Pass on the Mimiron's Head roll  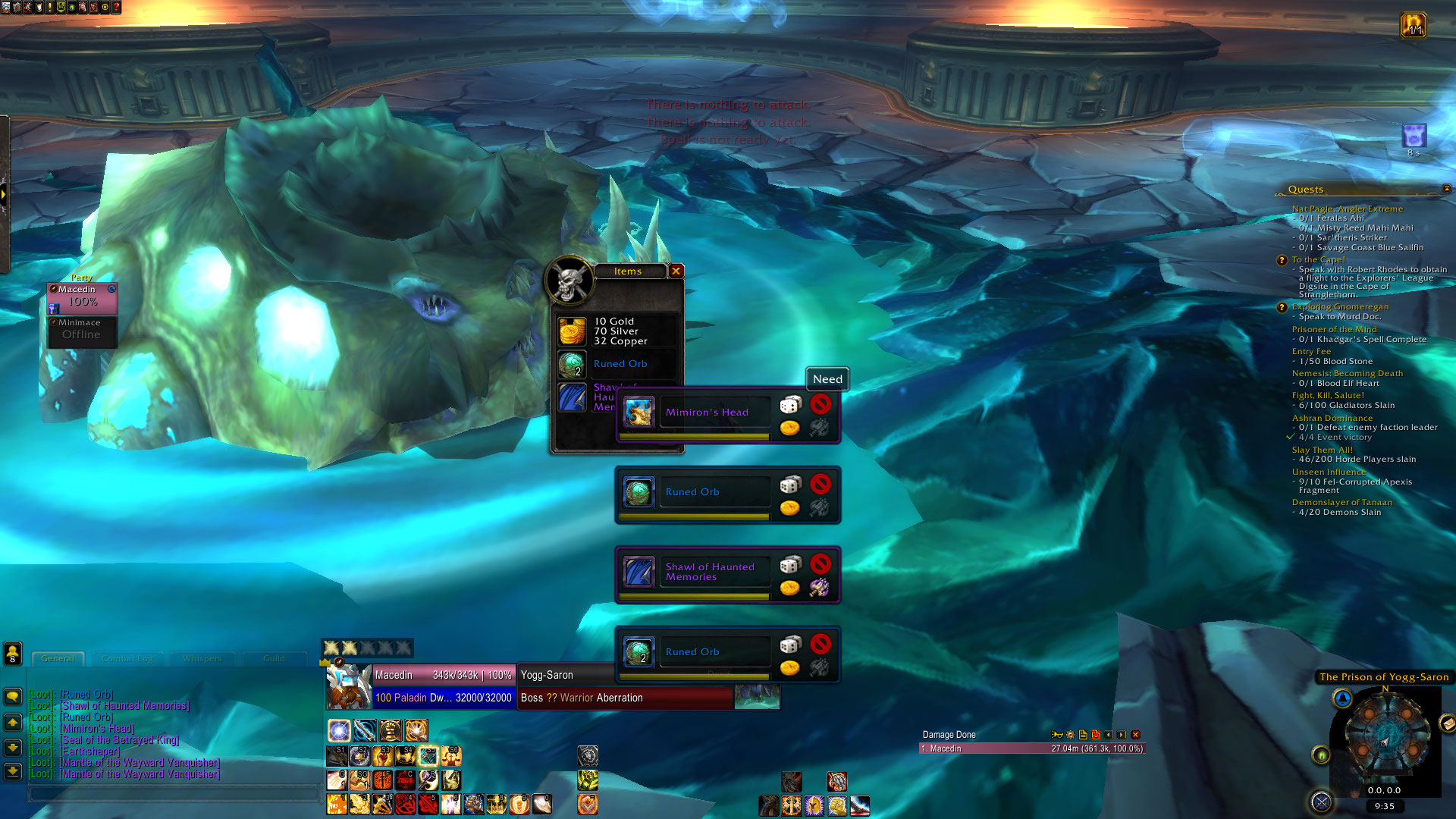[x=820, y=404]
